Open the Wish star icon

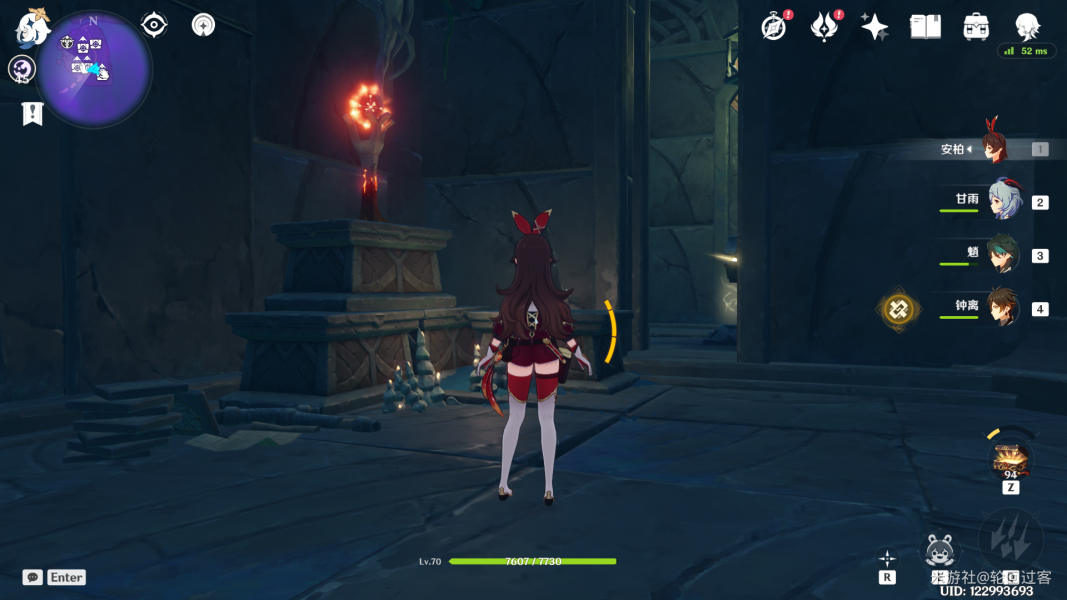point(874,27)
